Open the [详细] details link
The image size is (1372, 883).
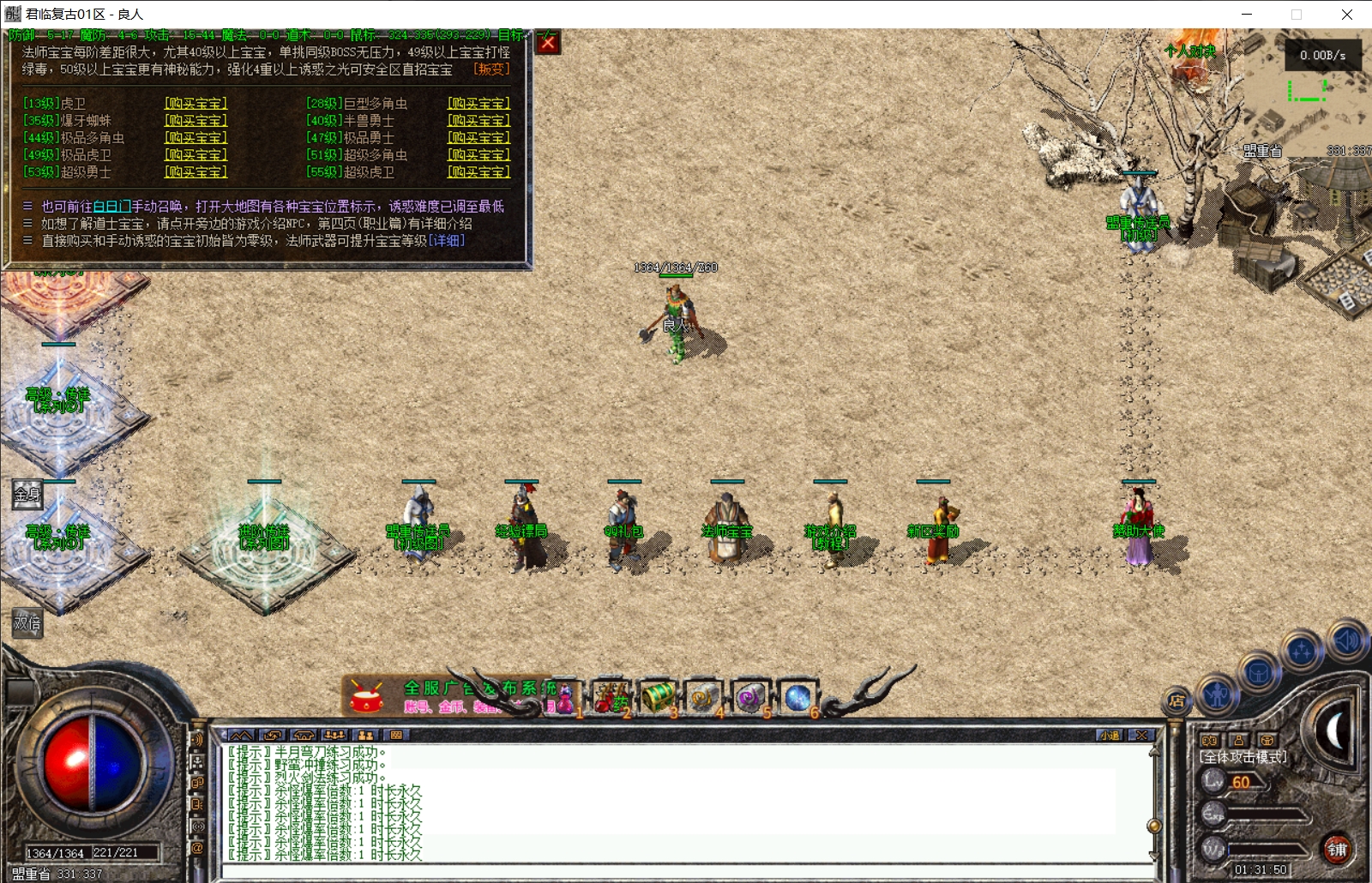tap(446, 241)
